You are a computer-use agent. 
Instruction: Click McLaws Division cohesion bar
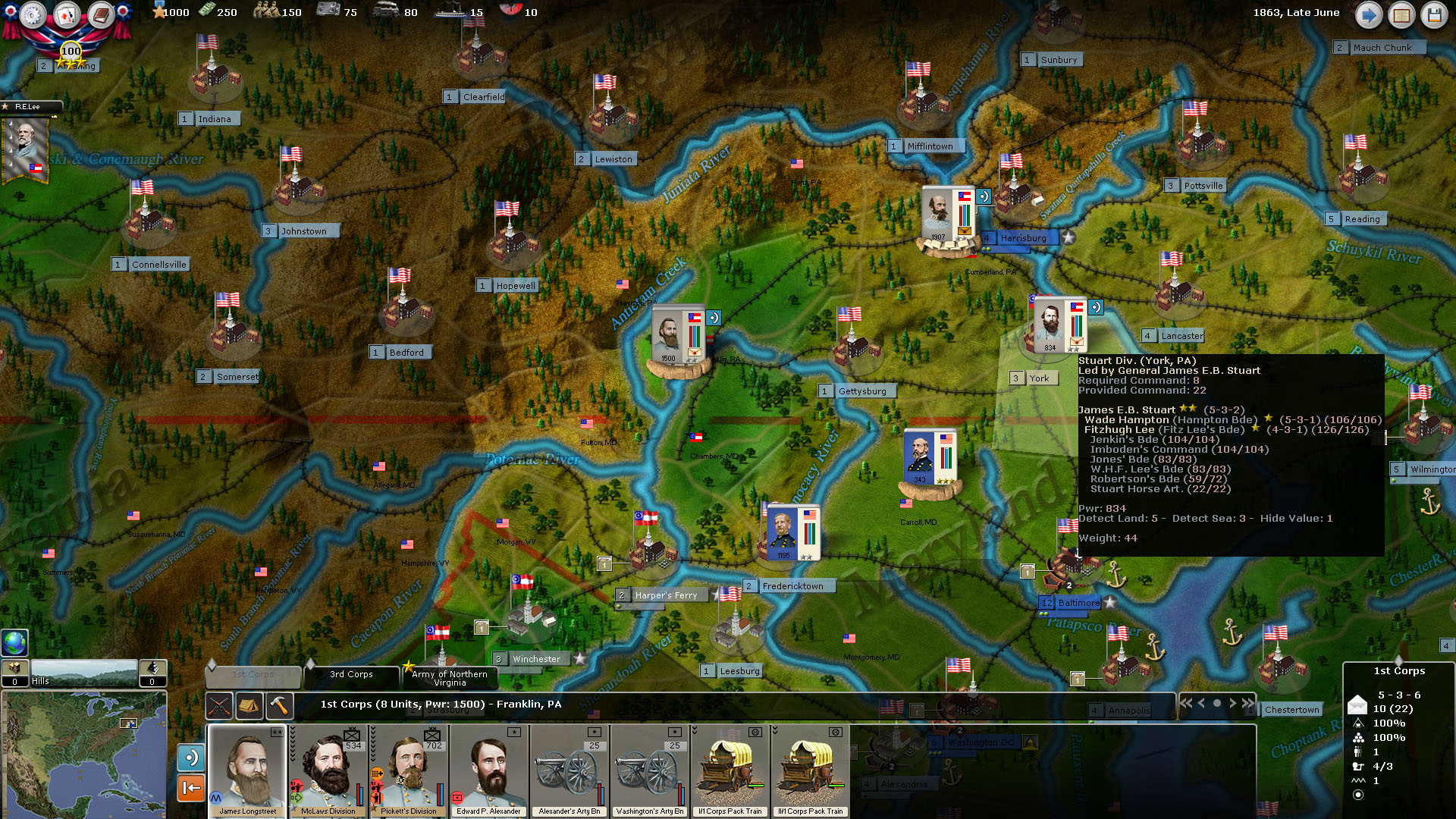click(359, 792)
